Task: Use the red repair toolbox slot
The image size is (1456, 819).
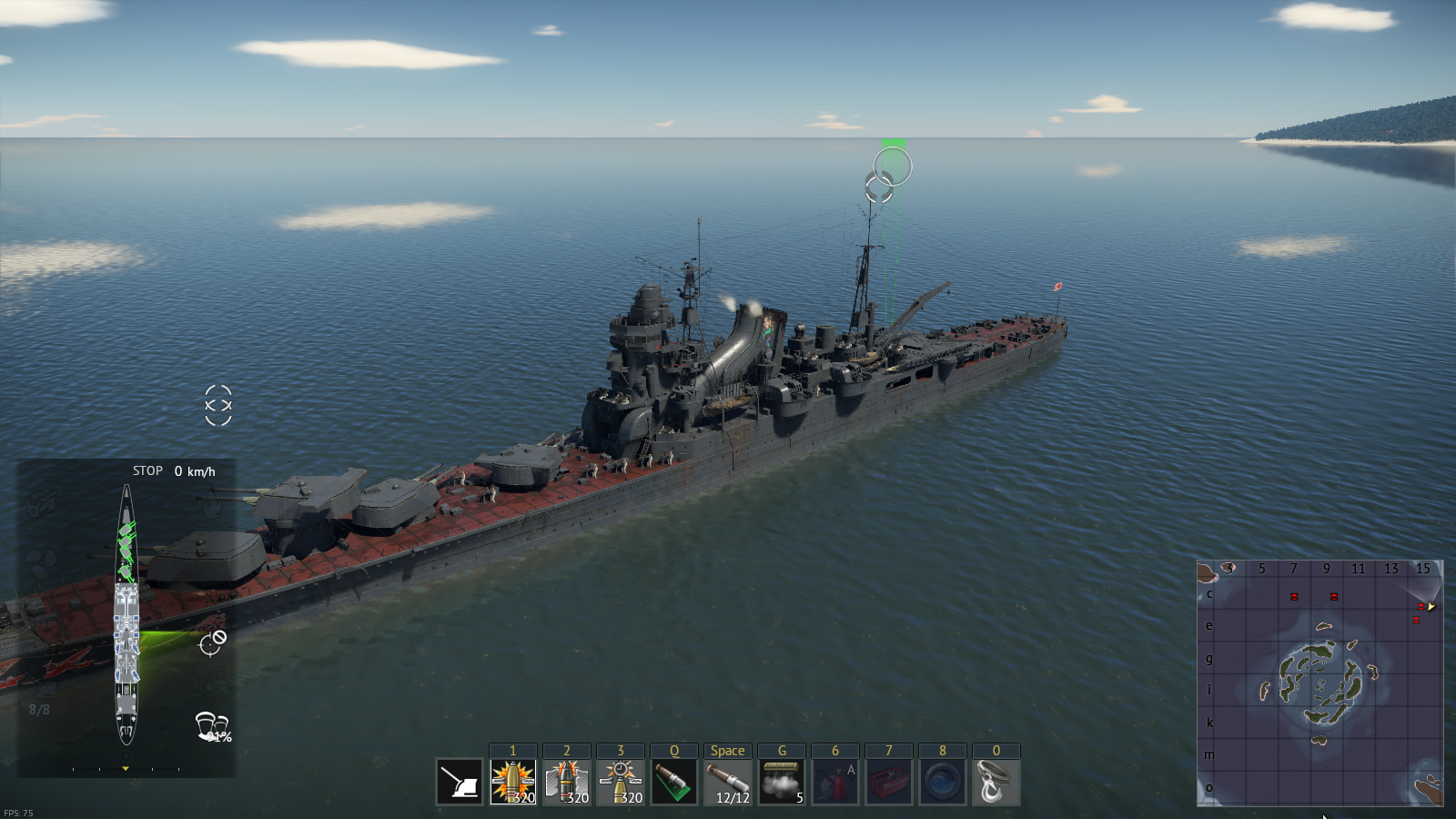Action: tap(889, 782)
